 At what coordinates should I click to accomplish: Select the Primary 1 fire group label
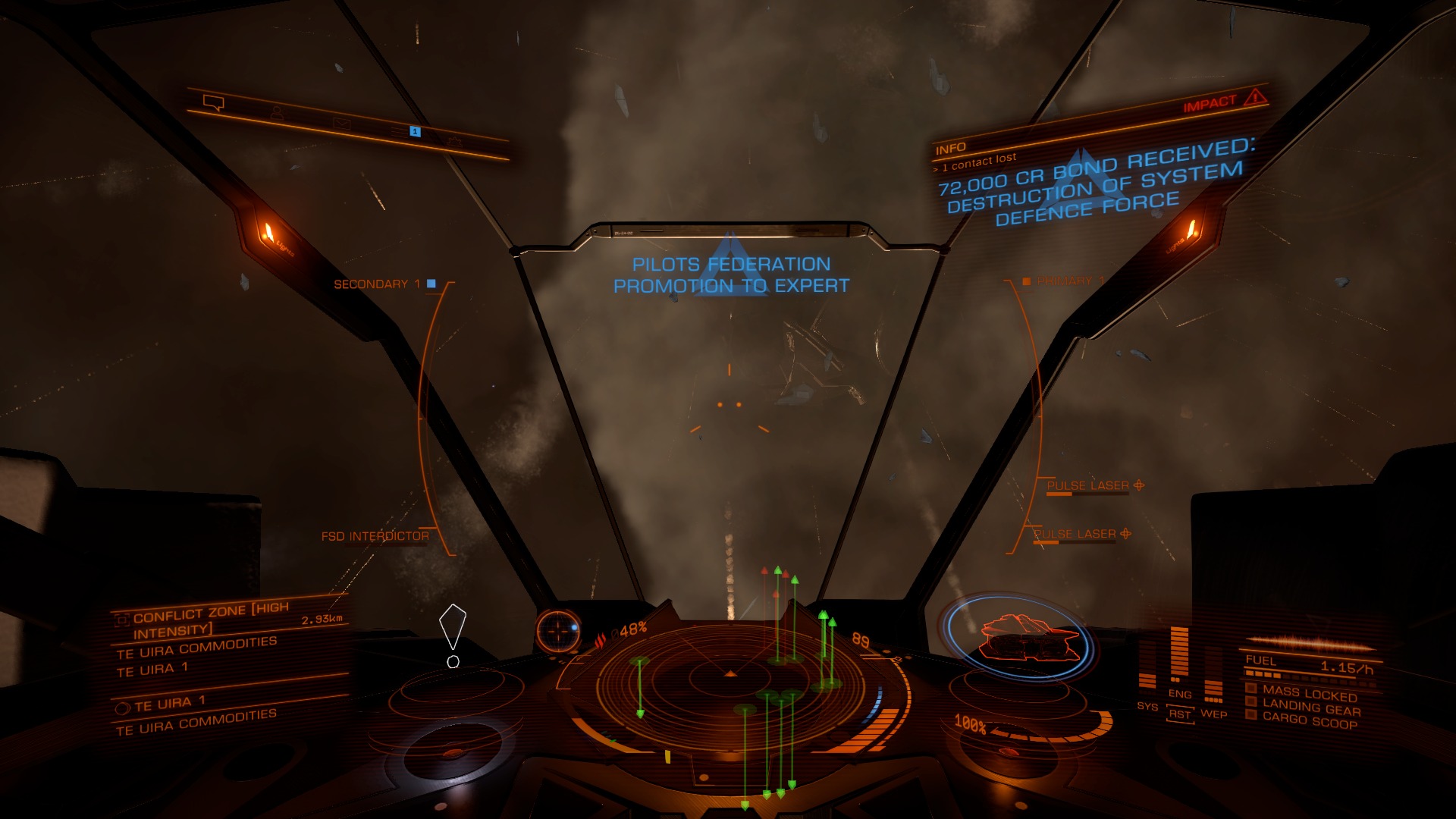[x=1070, y=281]
